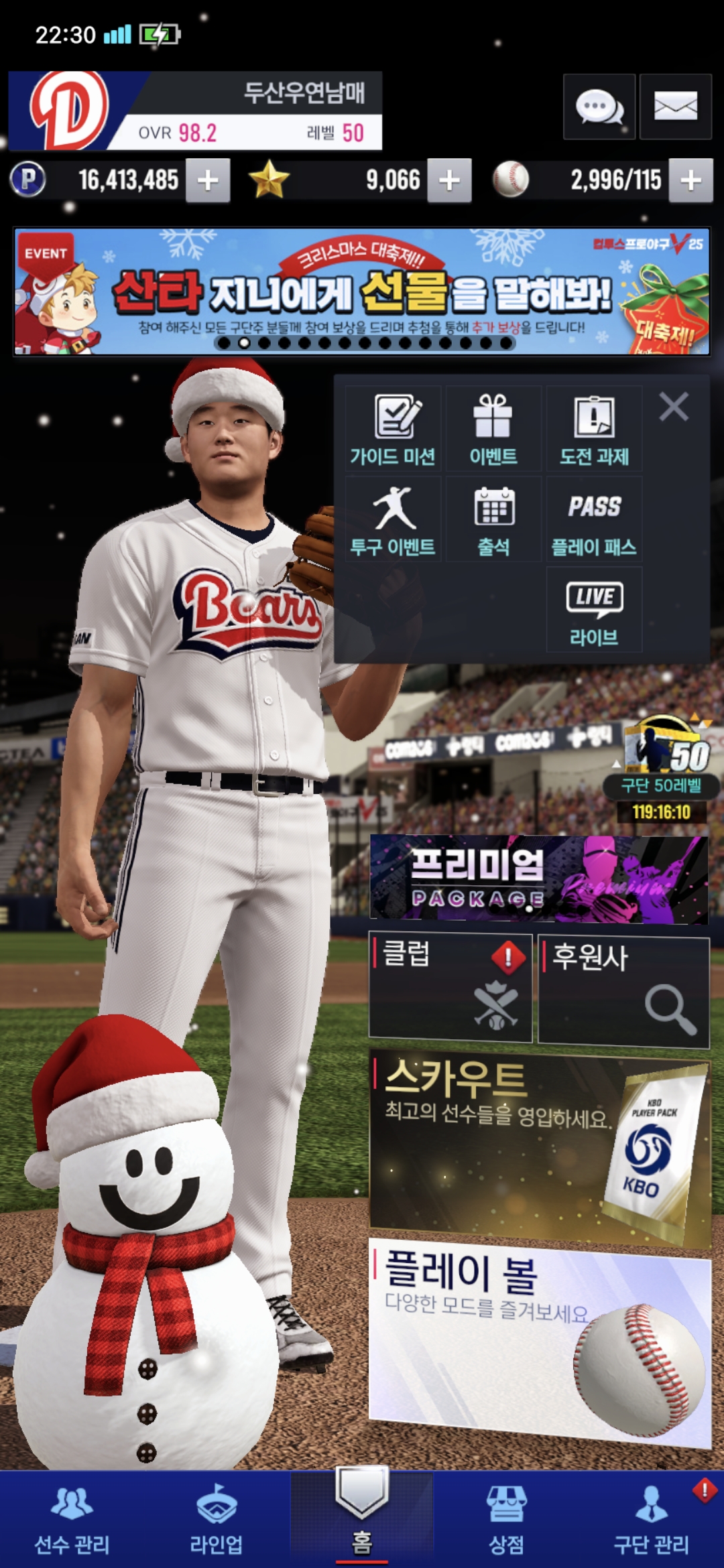
Task: Add more P points with plus button
Action: (208, 180)
